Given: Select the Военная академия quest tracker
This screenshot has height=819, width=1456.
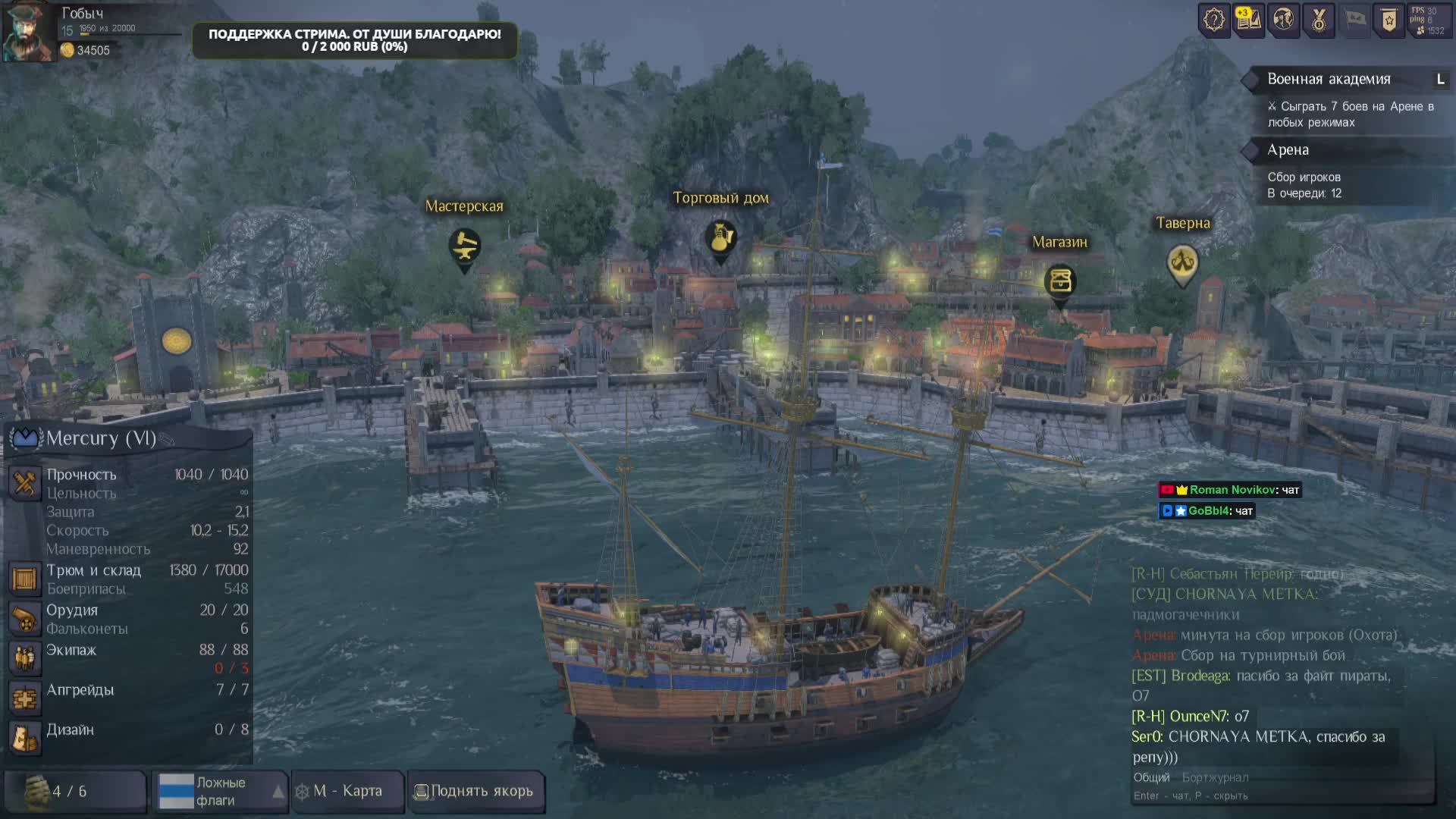Looking at the screenshot, I should (x=1329, y=79).
